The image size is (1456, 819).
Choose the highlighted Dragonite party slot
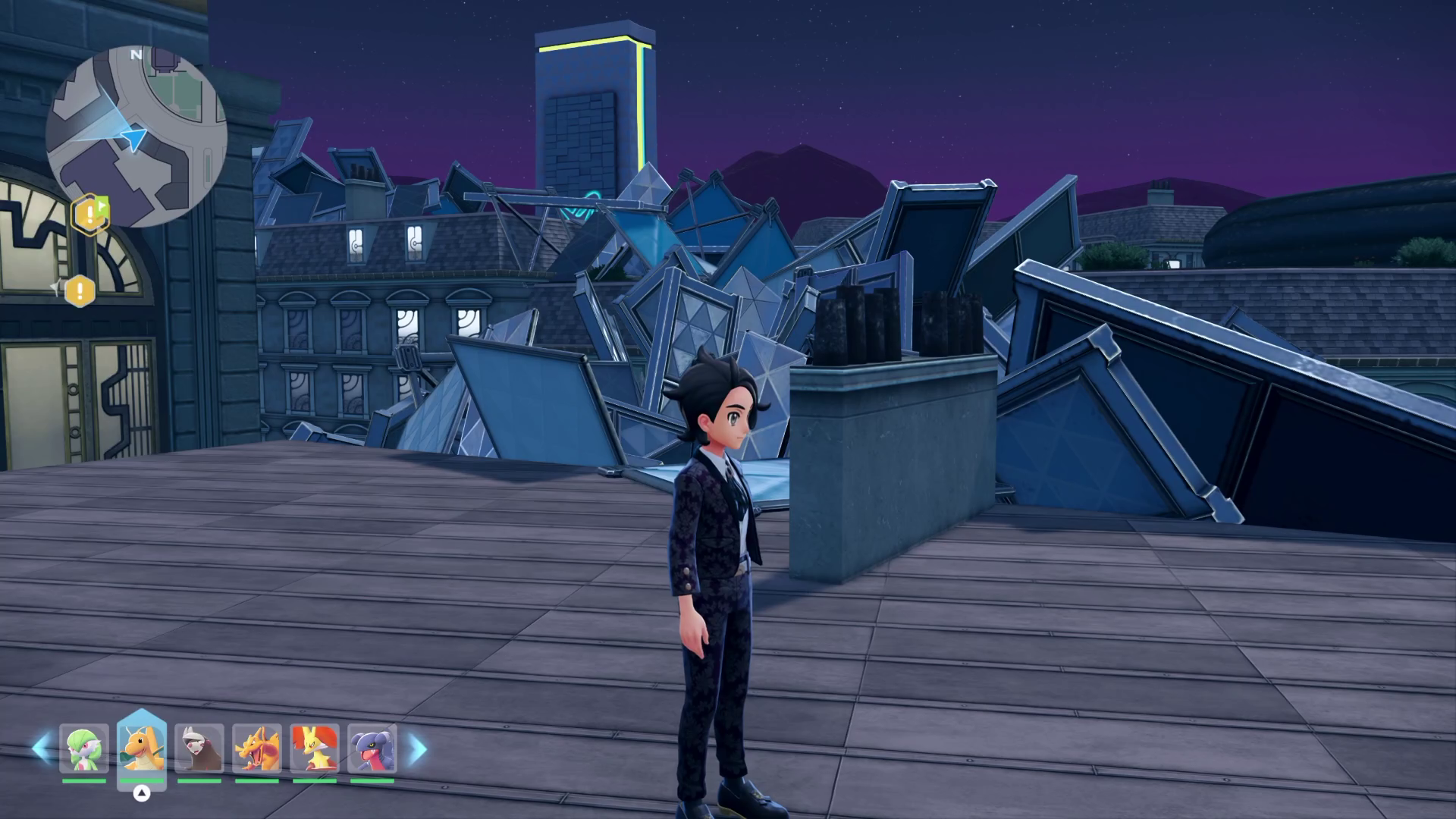142,748
